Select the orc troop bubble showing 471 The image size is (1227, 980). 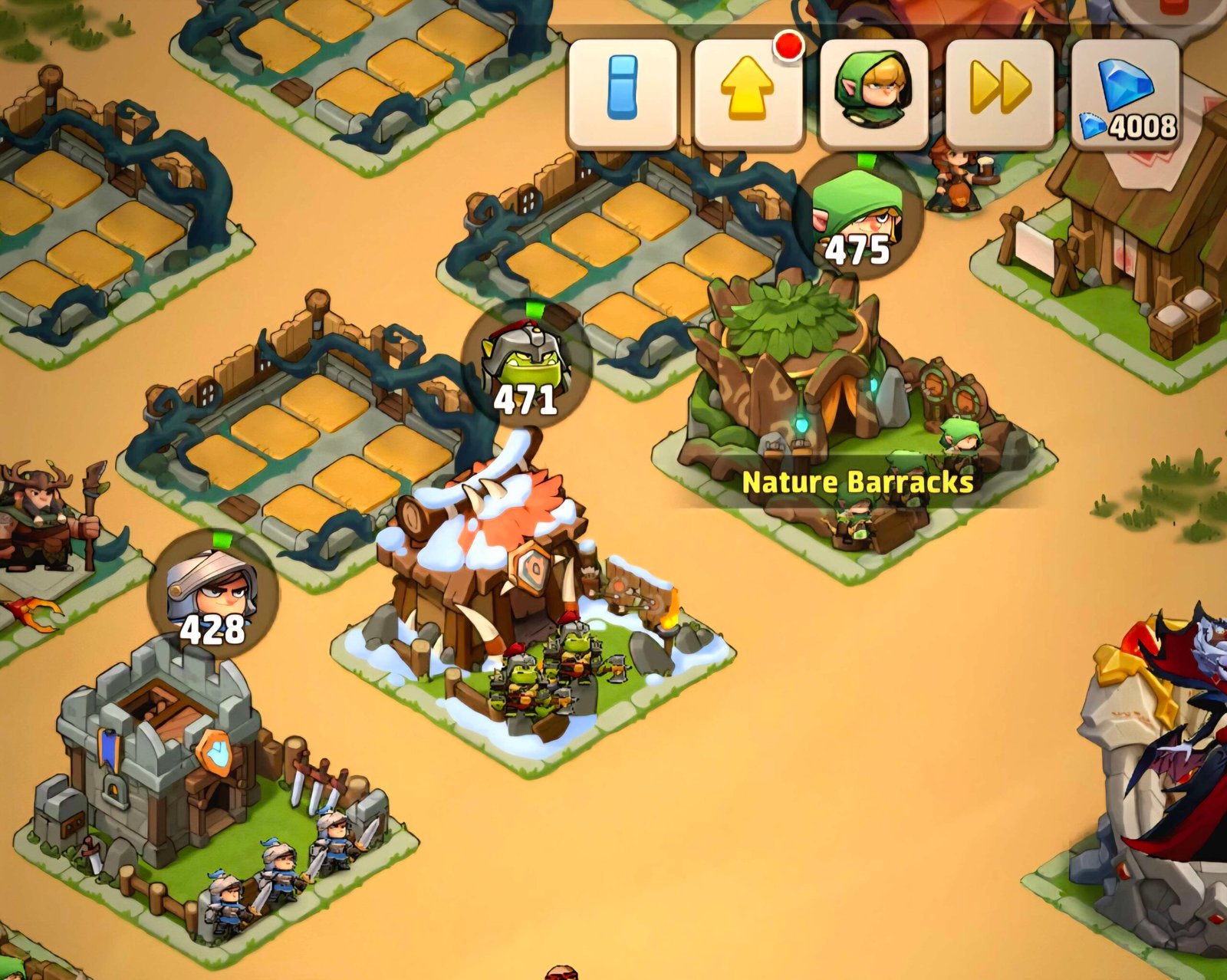[526, 369]
